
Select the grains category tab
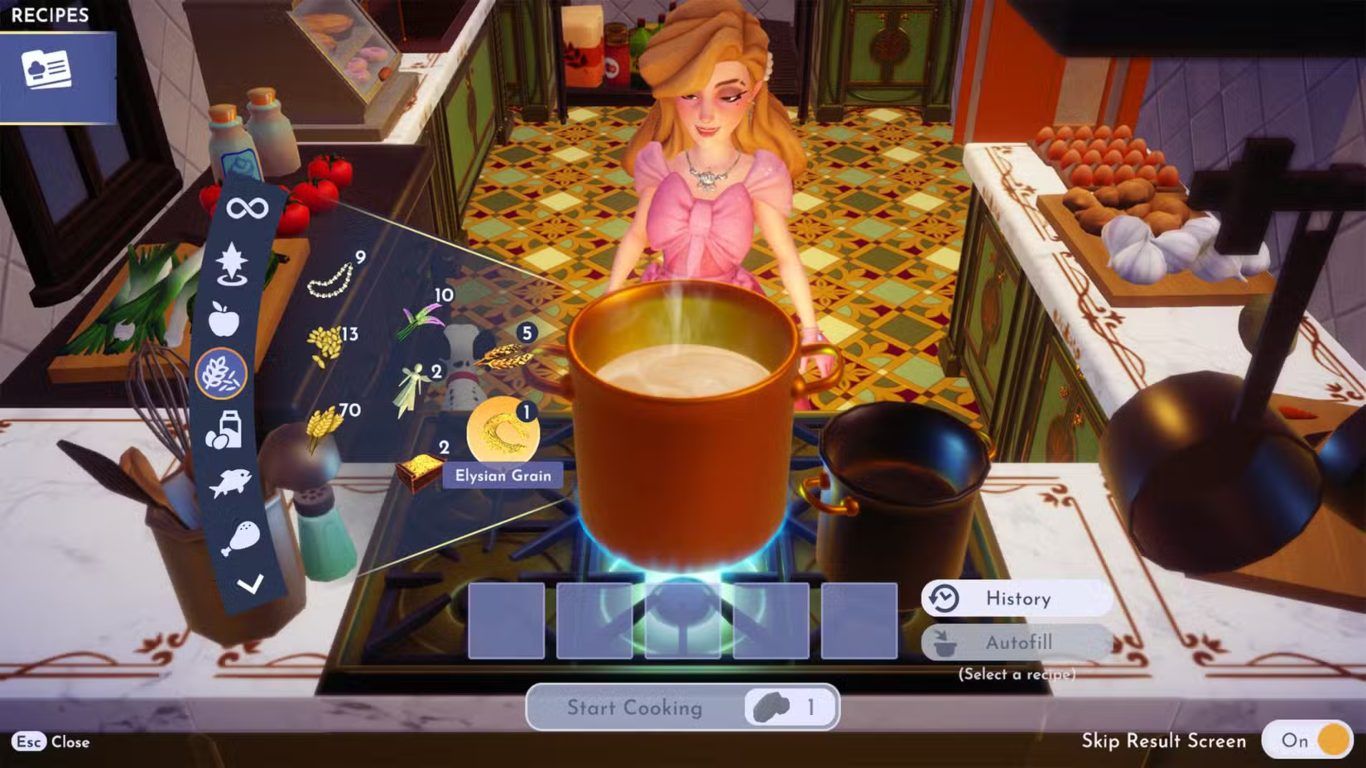pyautogui.click(x=221, y=375)
